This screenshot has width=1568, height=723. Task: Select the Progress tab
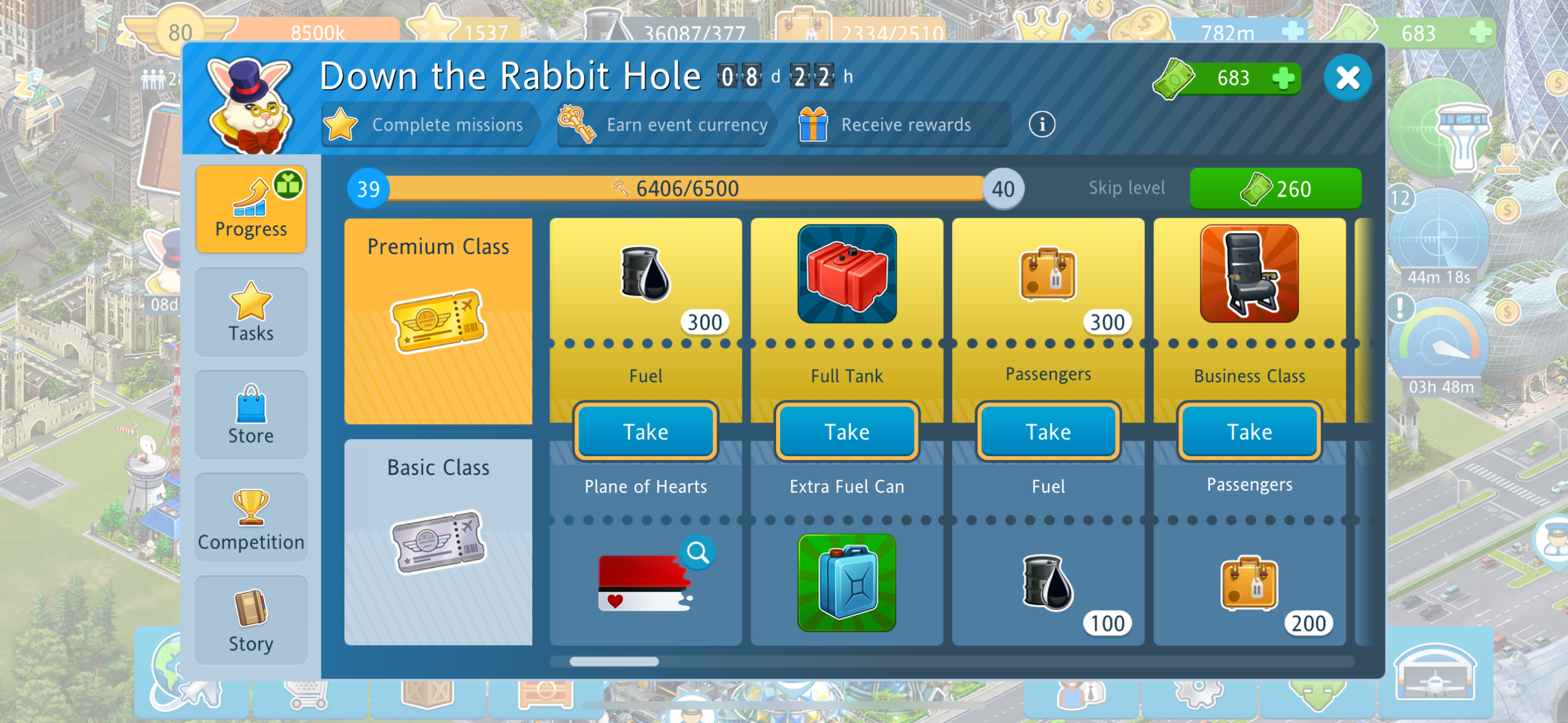coord(251,208)
